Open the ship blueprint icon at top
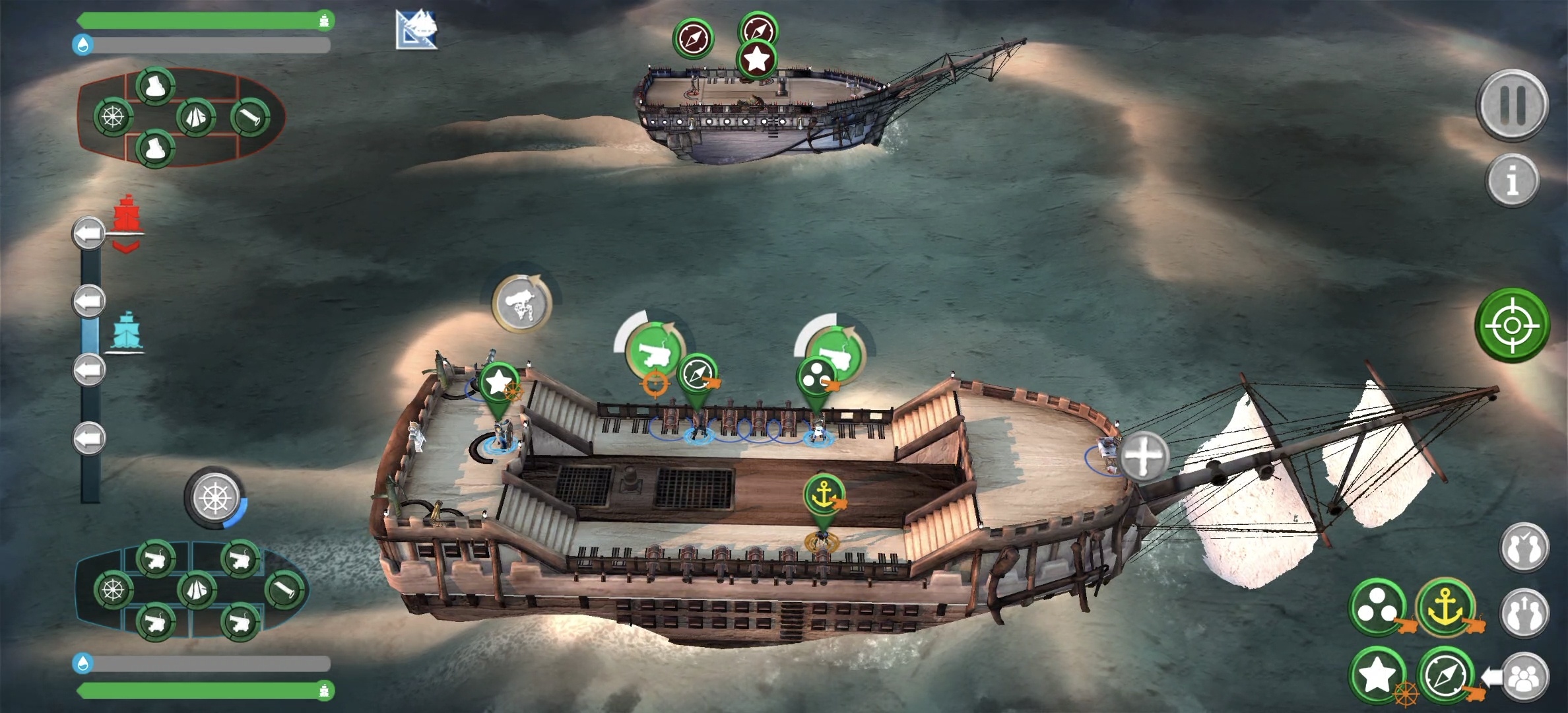 416,30
